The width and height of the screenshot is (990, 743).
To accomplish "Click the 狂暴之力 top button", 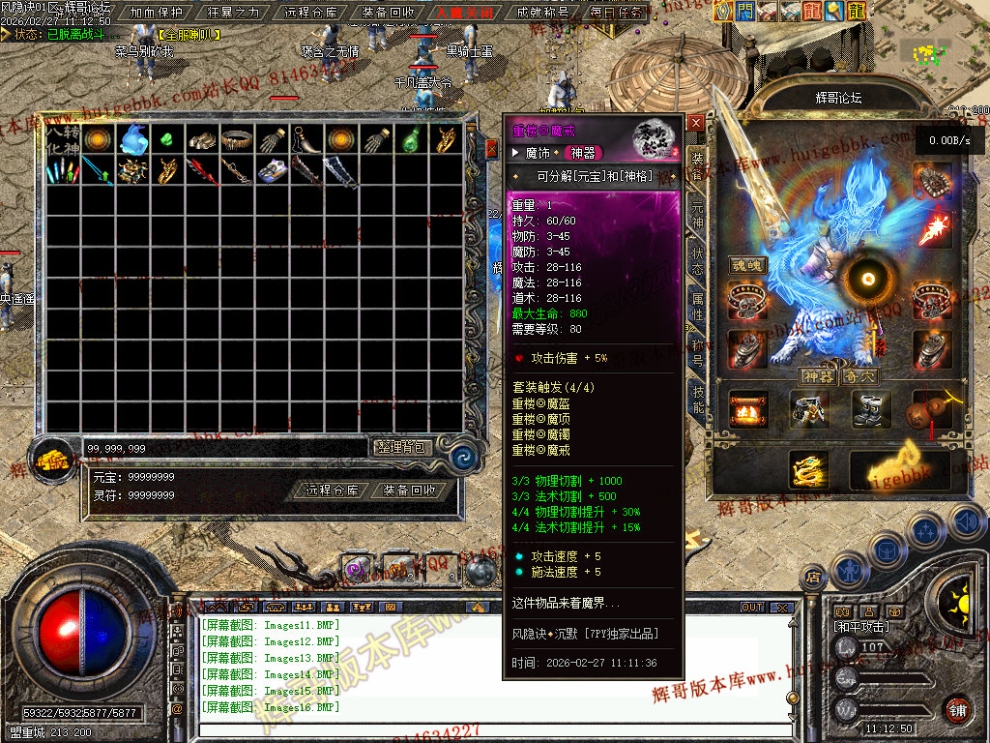I will coord(233,12).
